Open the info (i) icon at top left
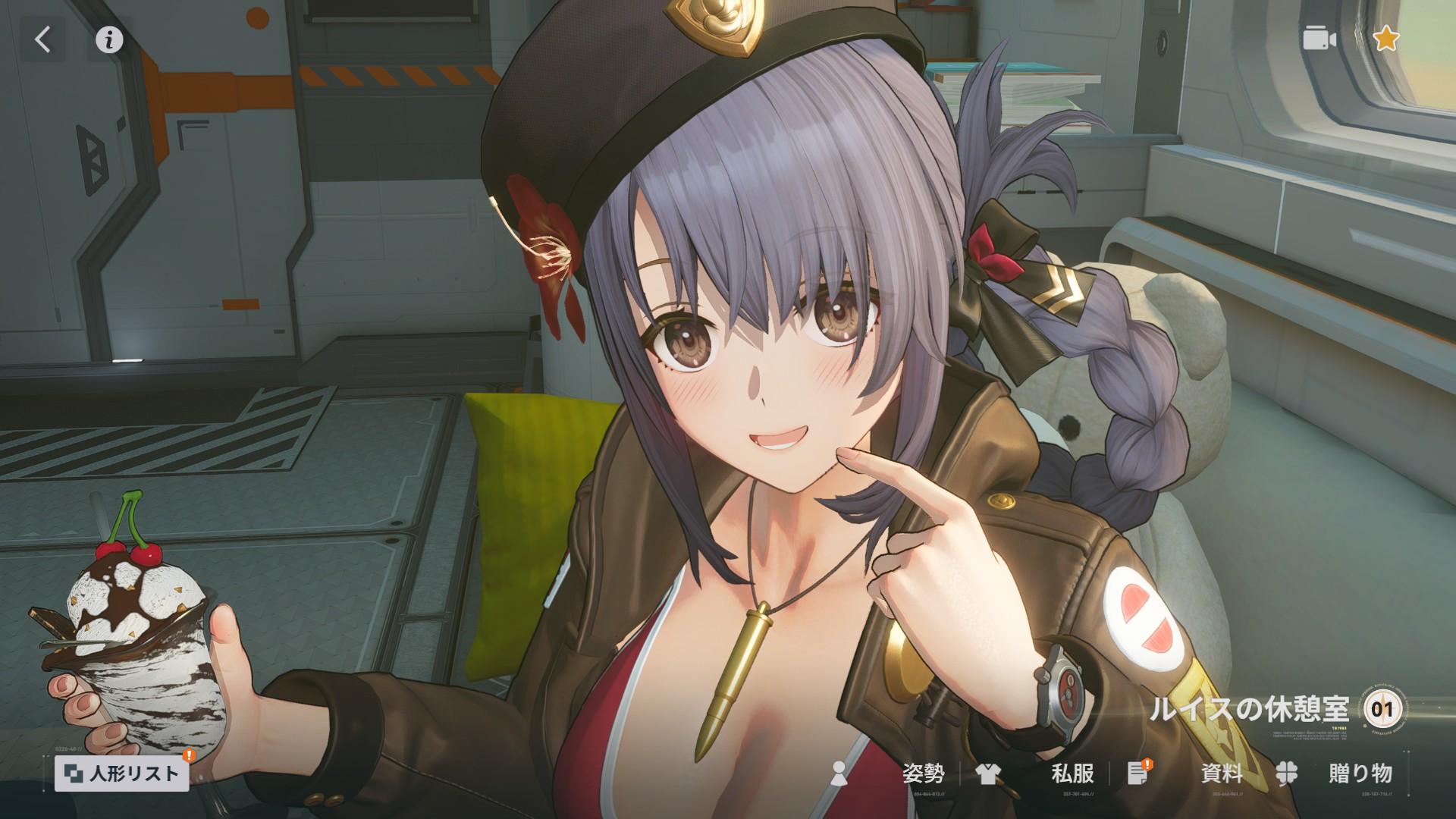This screenshot has height=819, width=1456. (108, 38)
